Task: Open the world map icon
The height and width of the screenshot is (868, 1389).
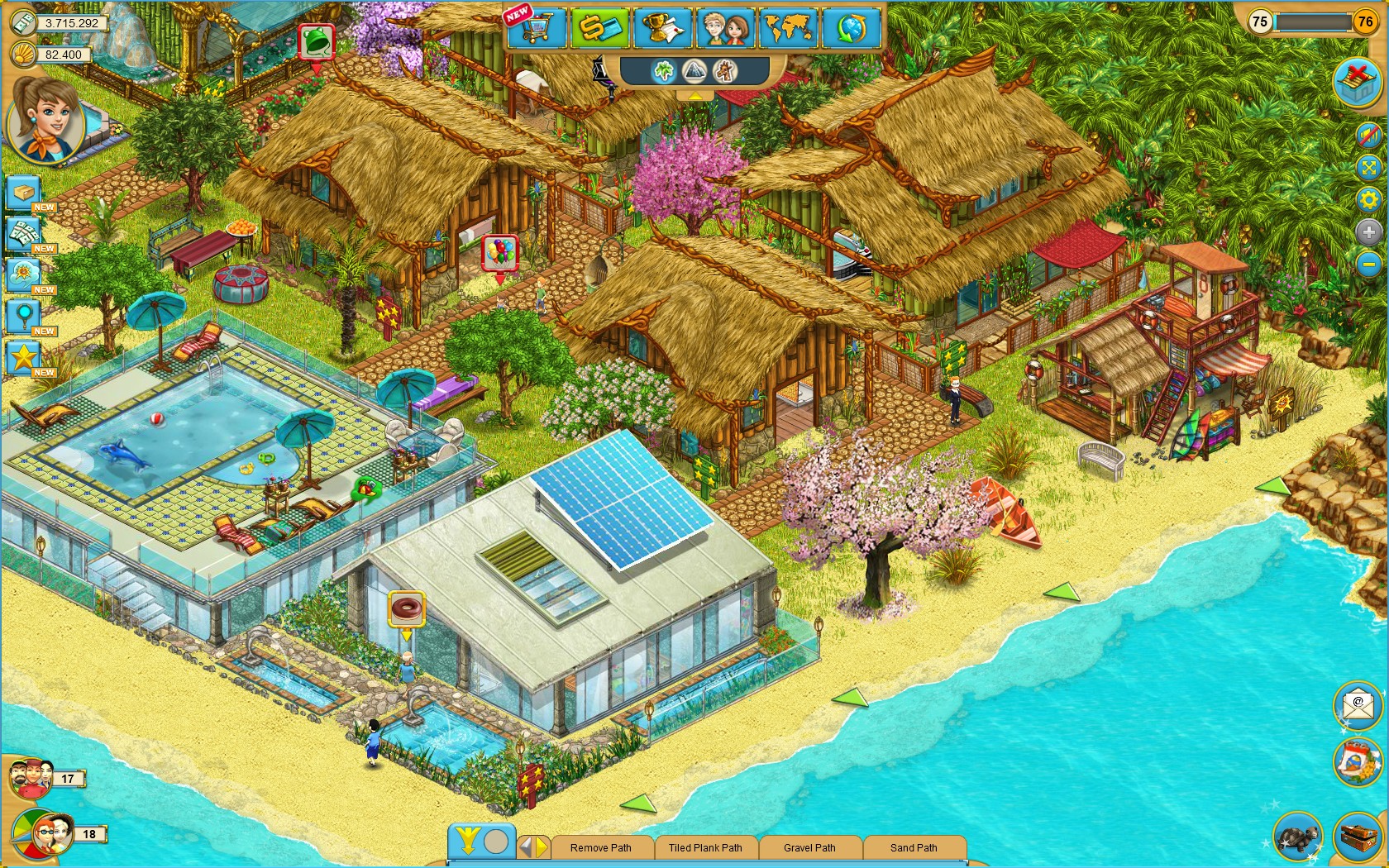Action: click(x=789, y=27)
